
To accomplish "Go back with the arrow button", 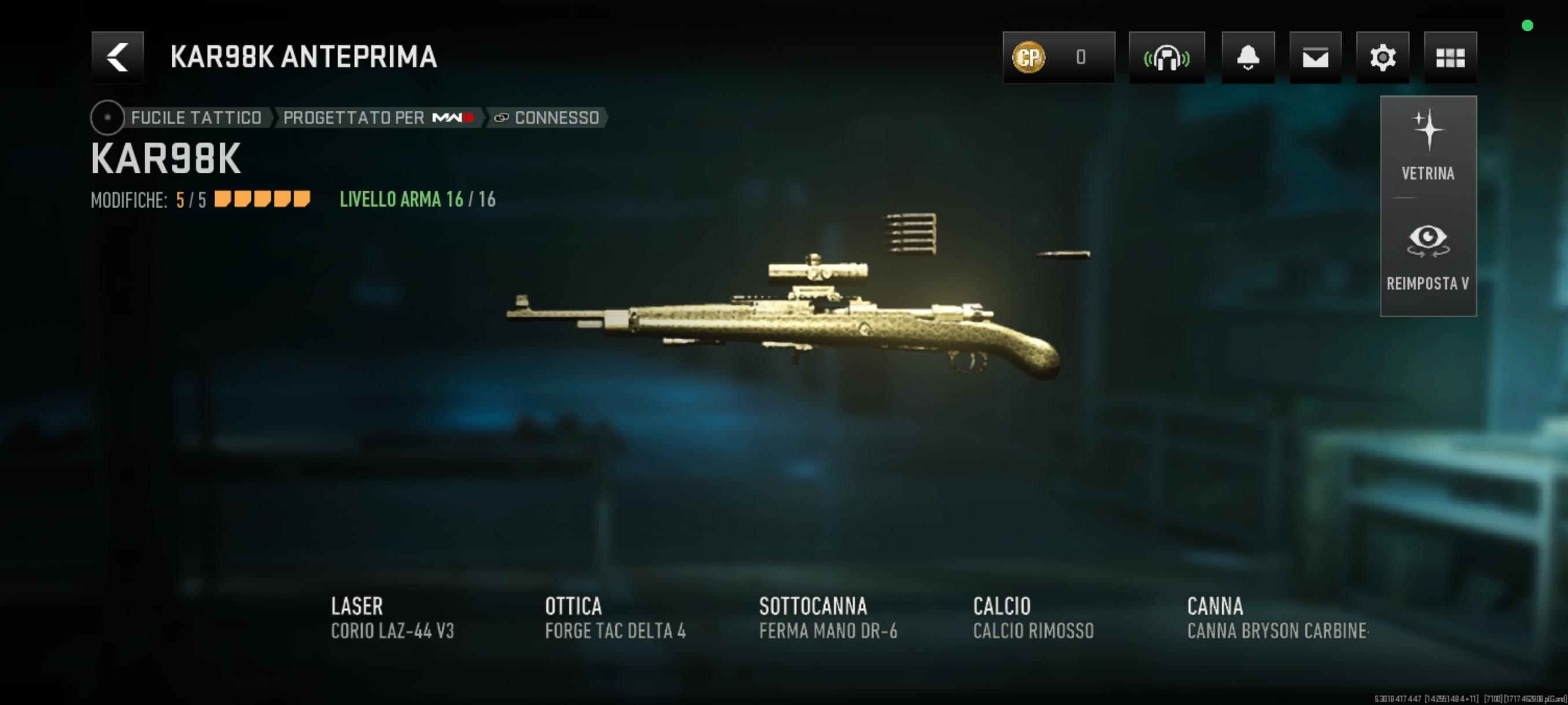I will (117, 57).
